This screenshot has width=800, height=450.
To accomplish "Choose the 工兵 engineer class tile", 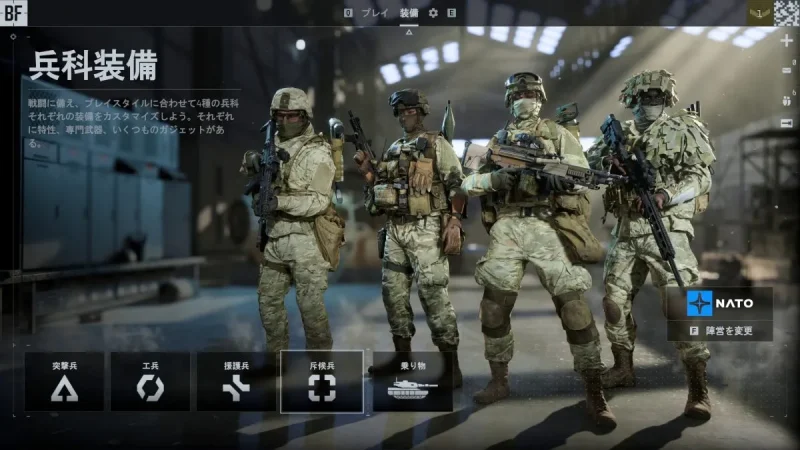I will coord(150,381).
